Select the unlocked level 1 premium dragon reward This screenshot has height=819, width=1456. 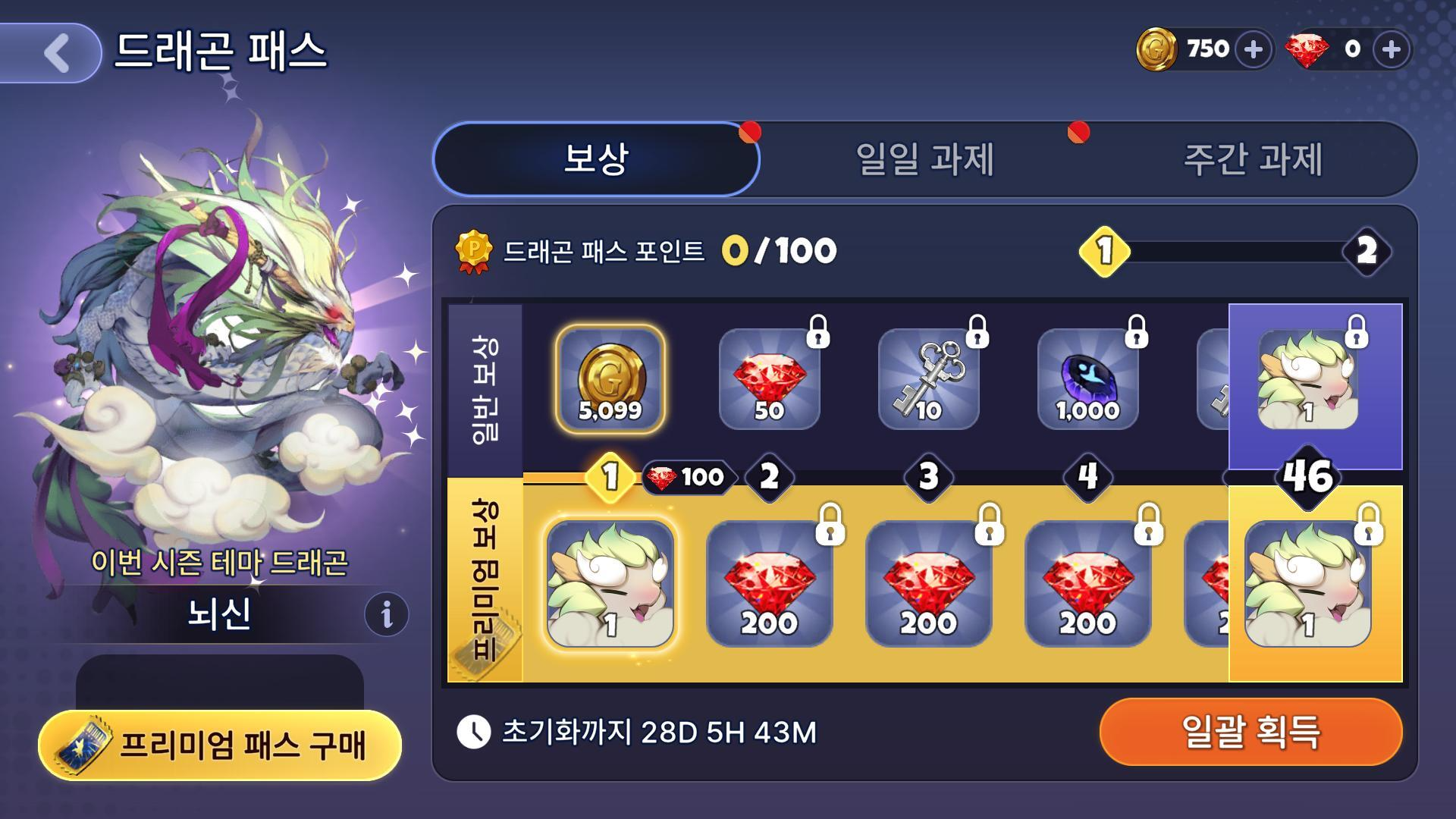point(610,582)
